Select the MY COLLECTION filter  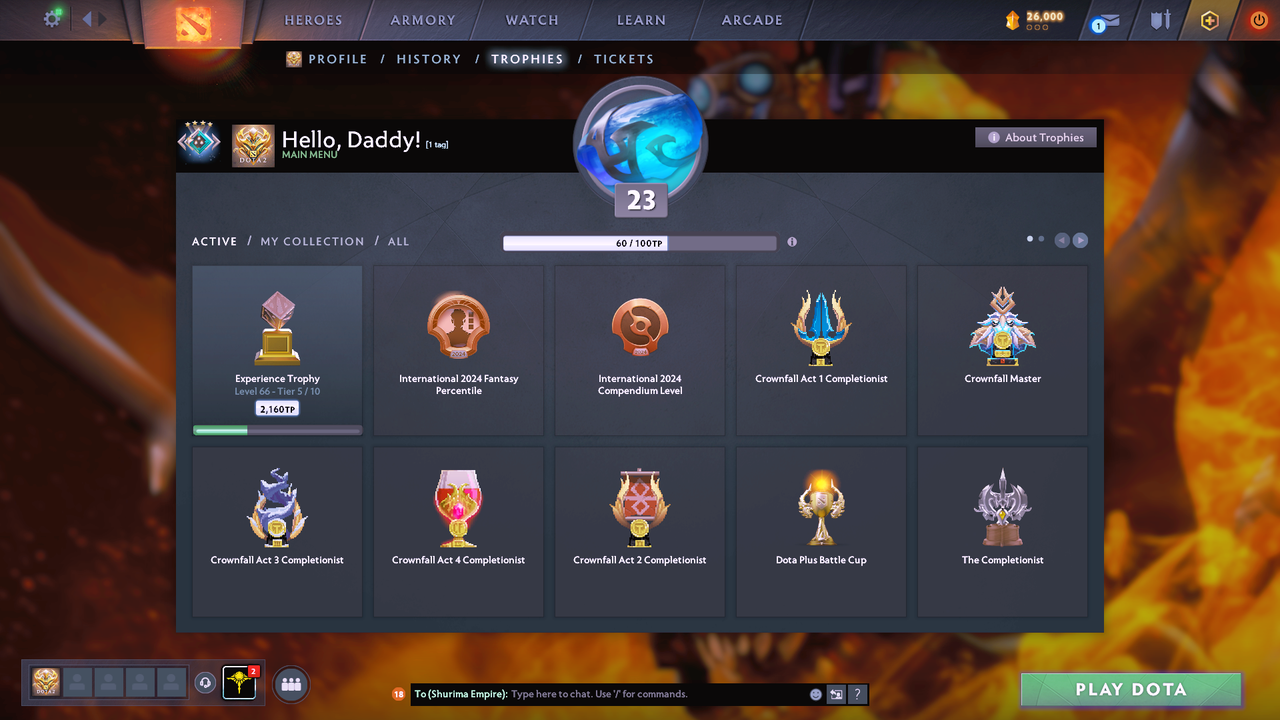[x=310, y=241]
